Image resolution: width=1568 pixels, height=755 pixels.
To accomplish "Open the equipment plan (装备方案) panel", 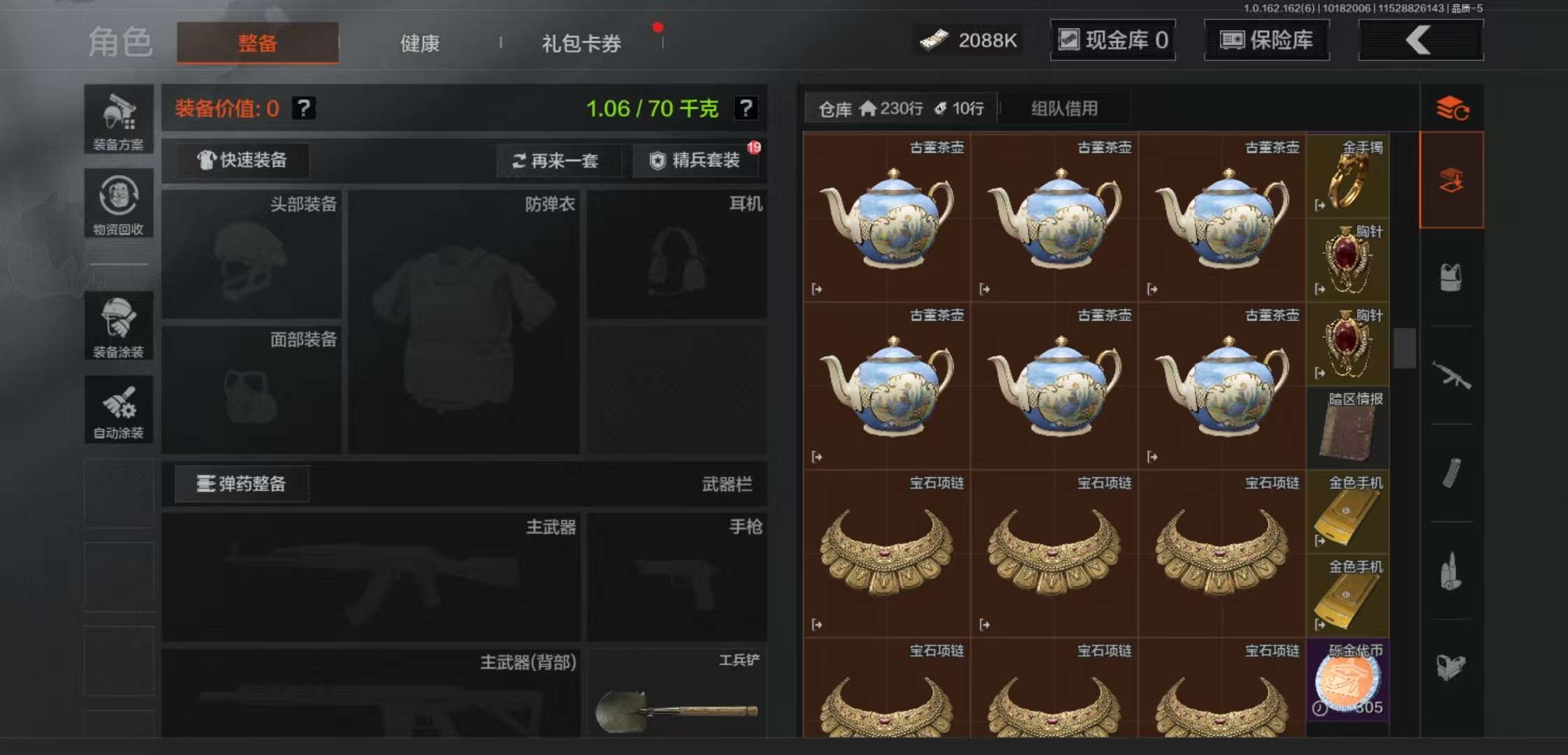I will coord(119,119).
